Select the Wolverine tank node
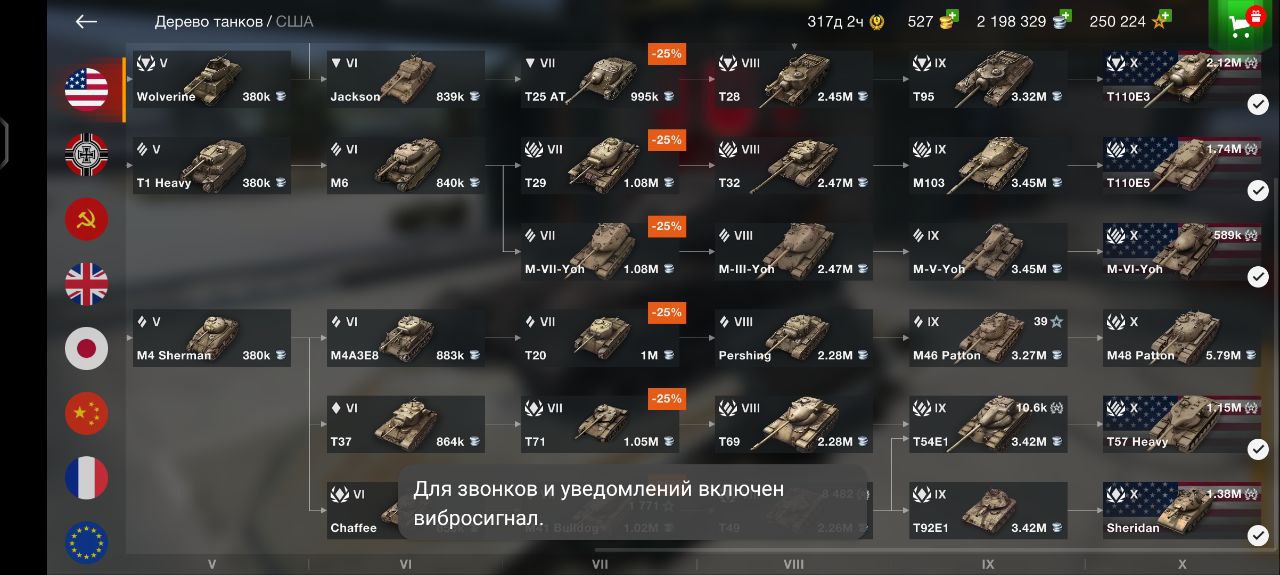 pyautogui.click(x=212, y=80)
